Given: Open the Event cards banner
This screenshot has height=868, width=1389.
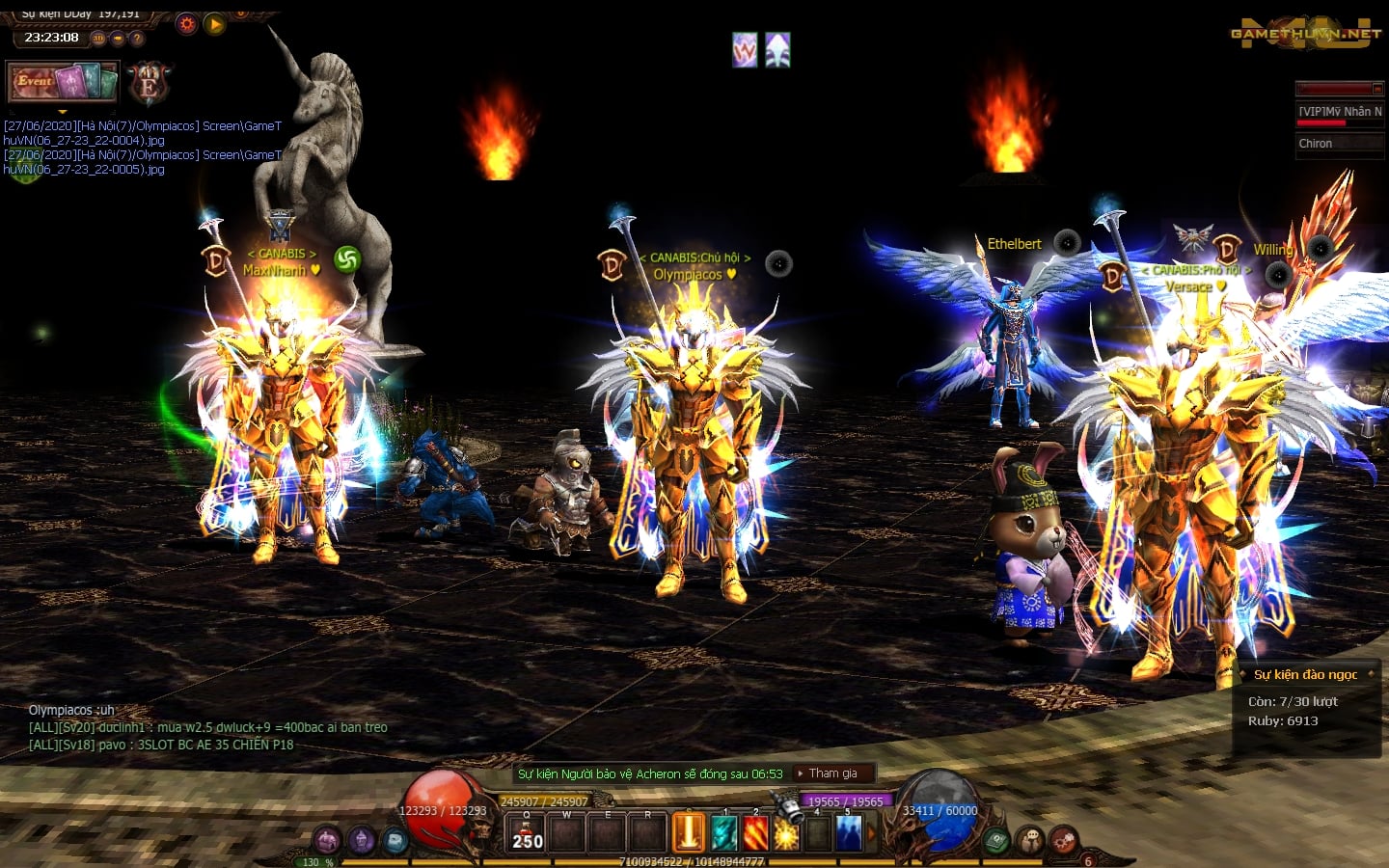Looking at the screenshot, I should tap(63, 82).
